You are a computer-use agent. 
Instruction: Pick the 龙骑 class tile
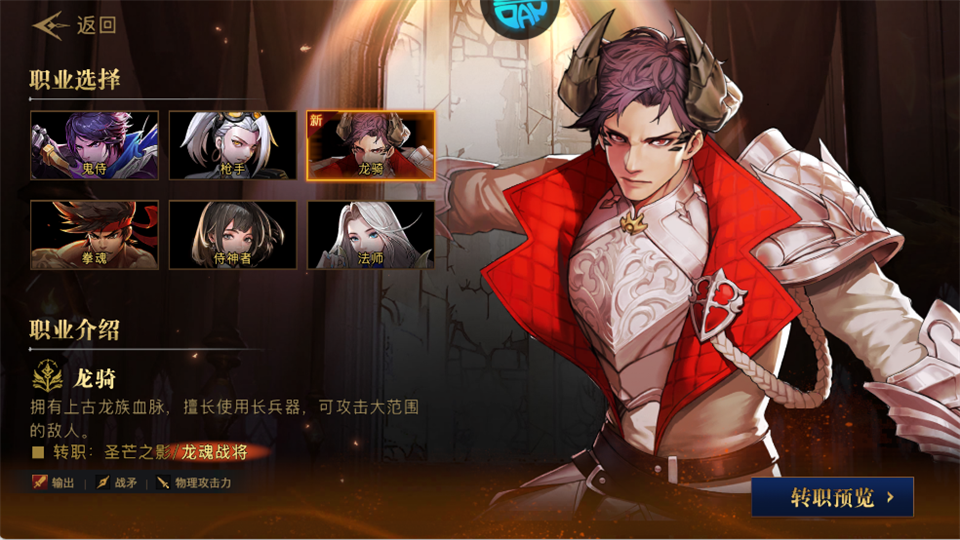coord(370,145)
